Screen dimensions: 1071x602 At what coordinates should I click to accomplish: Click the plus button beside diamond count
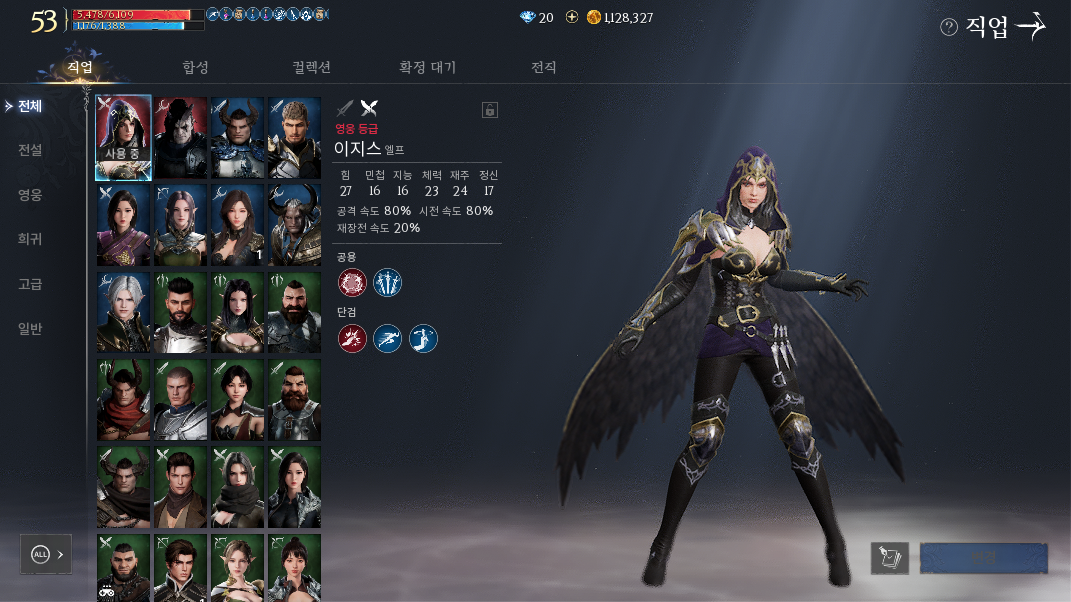coord(572,17)
